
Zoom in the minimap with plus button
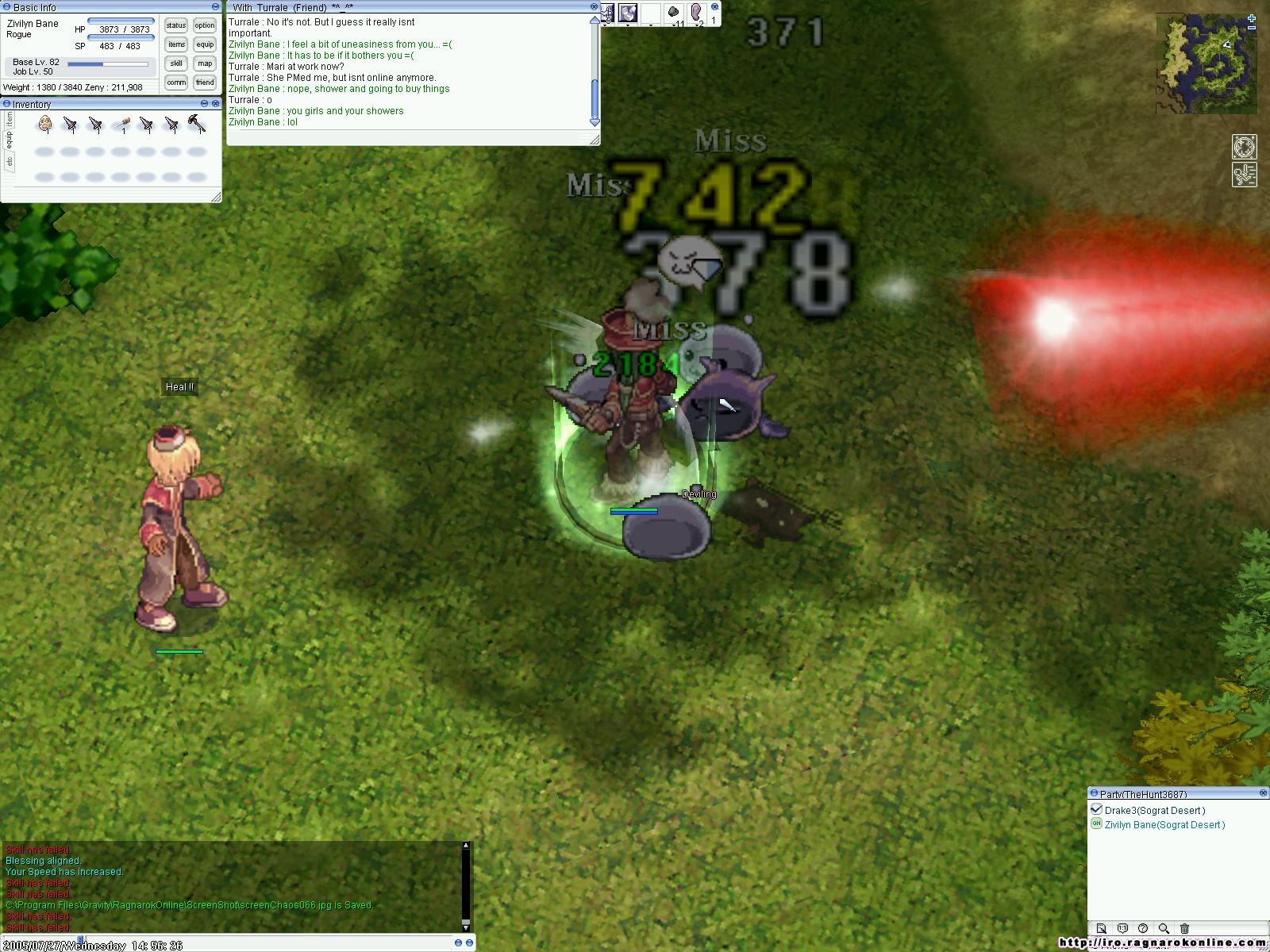[x=1252, y=18]
